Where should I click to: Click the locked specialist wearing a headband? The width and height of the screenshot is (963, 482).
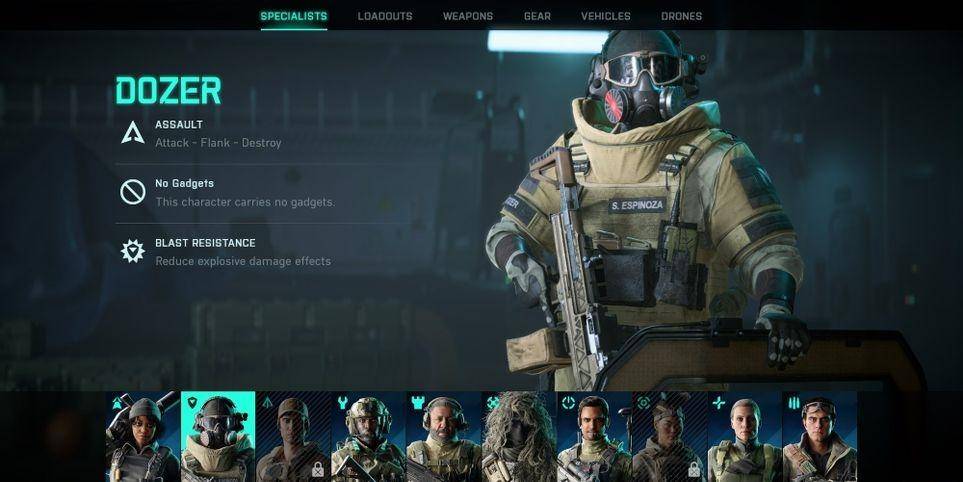(669, 436)
